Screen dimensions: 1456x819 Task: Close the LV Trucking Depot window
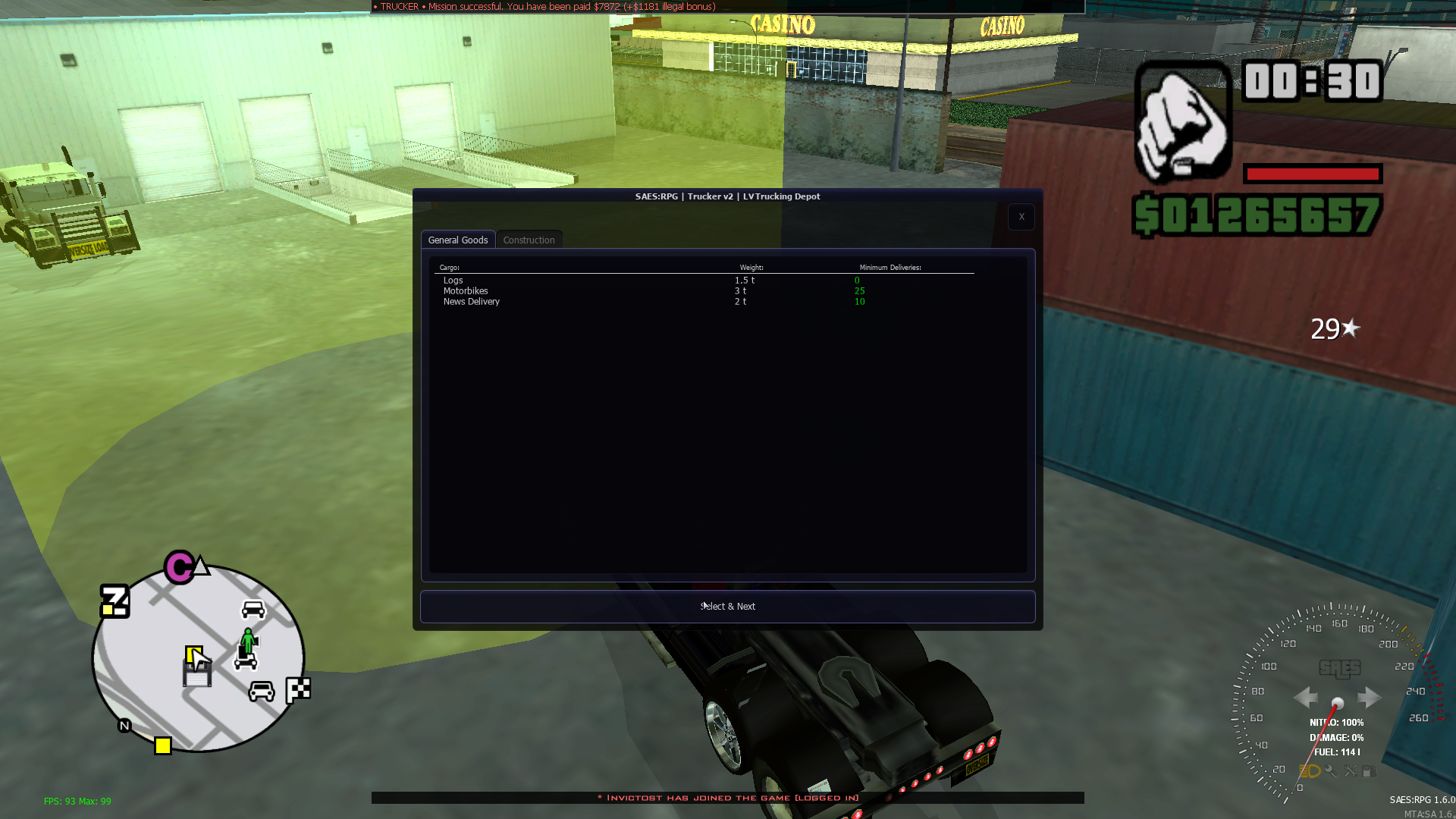[x=1021, y=217]
